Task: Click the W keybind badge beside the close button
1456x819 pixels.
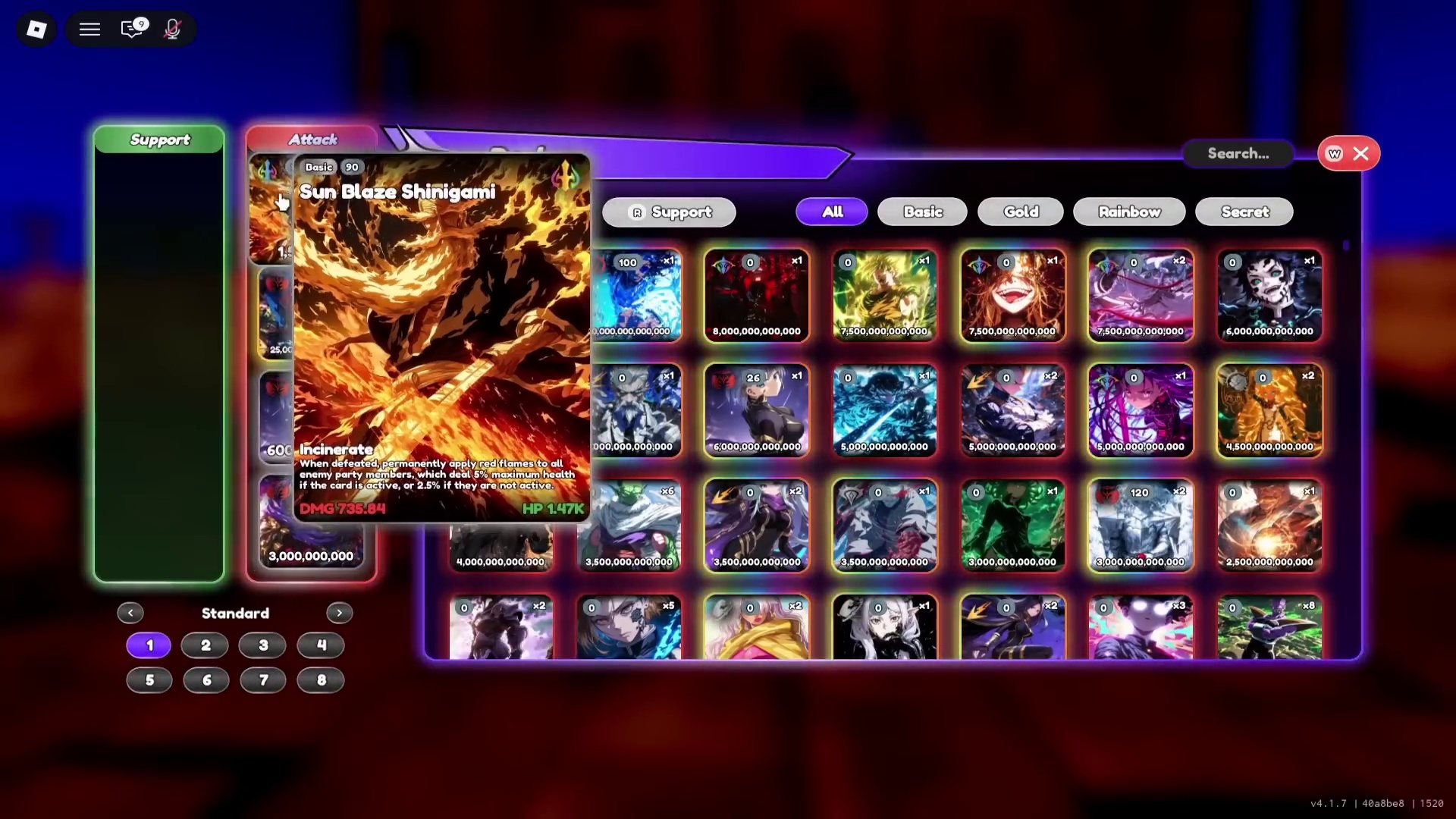Action: (1332, 153)
